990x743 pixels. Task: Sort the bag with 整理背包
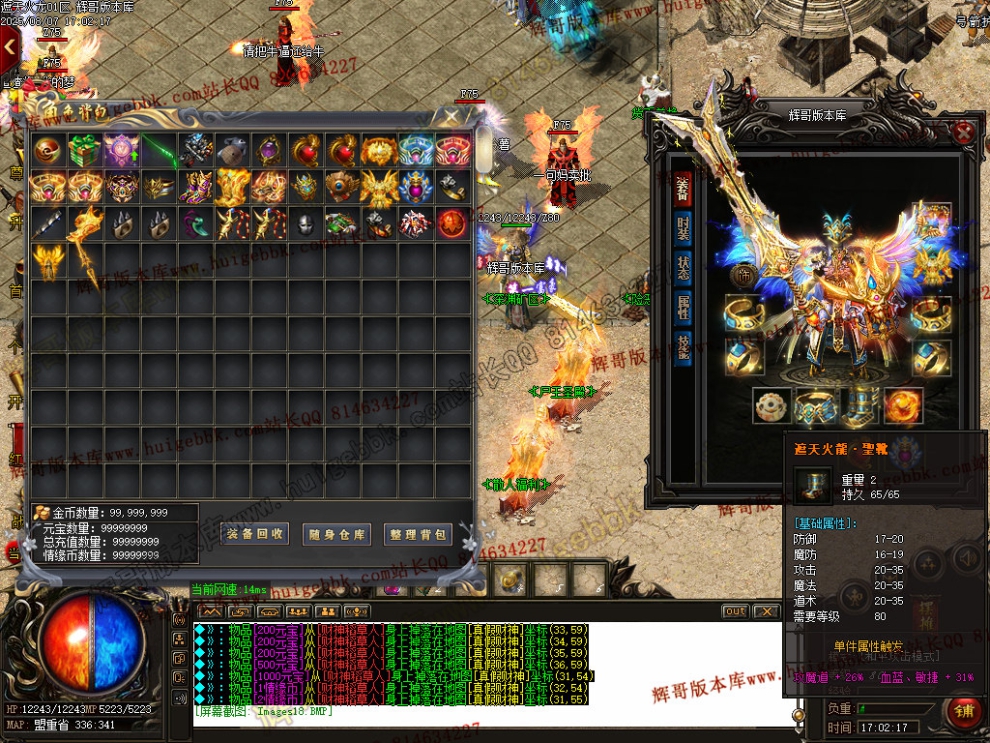pos(417,534)
